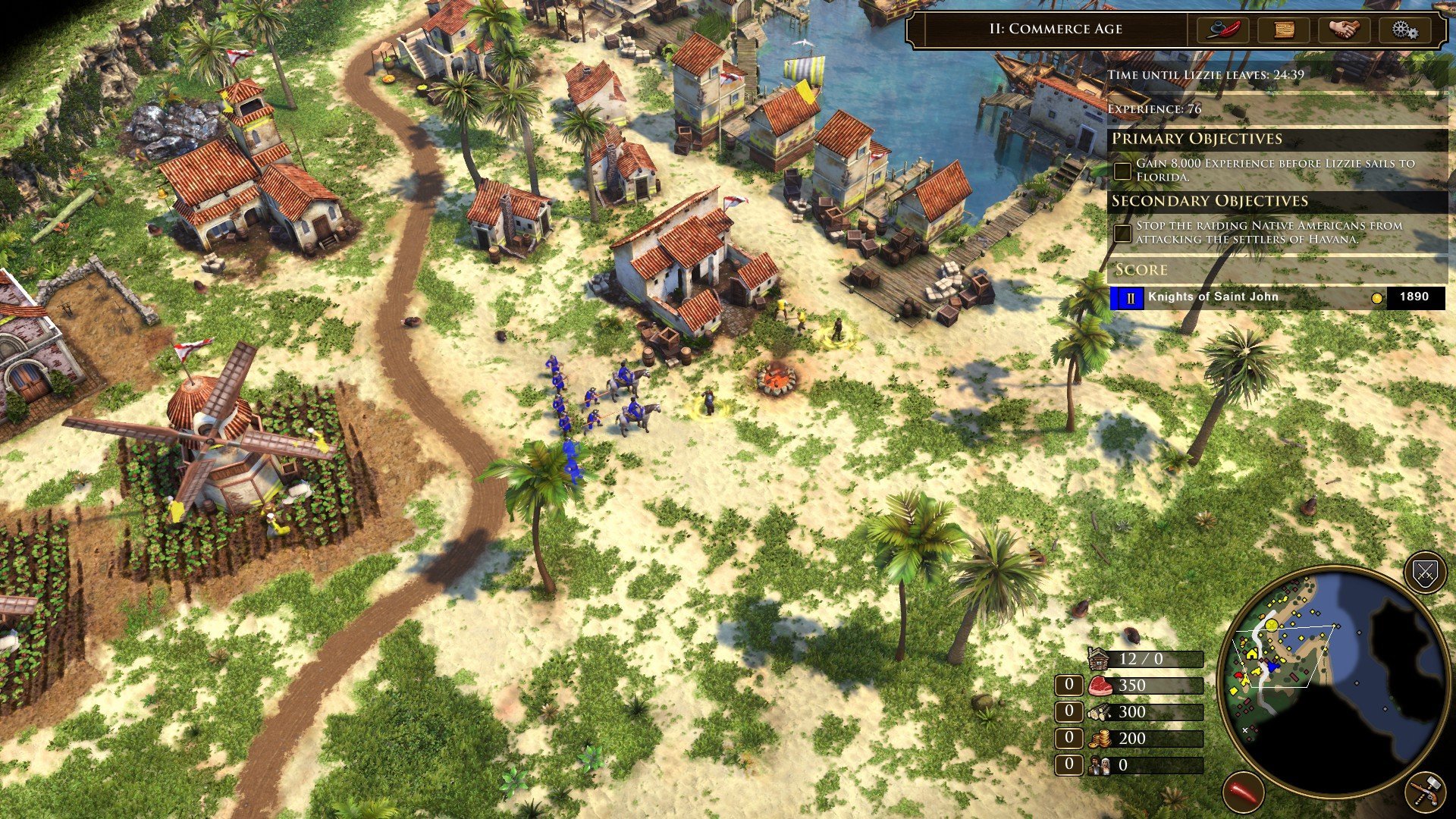Select the food villager counter box
The width and height of the screenshot is (1456, 819).
coord(1069,686)
